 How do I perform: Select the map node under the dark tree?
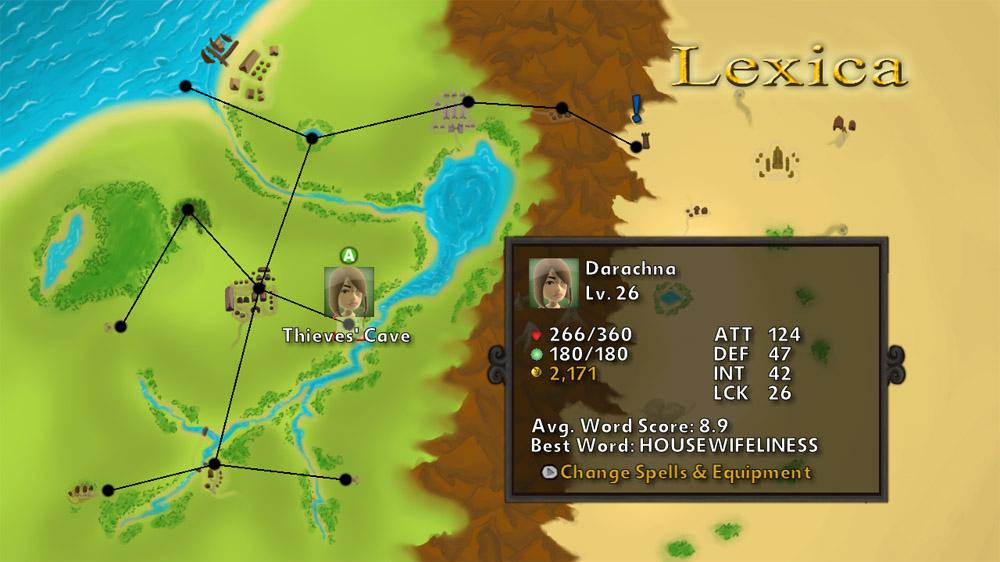click(187, 210)
